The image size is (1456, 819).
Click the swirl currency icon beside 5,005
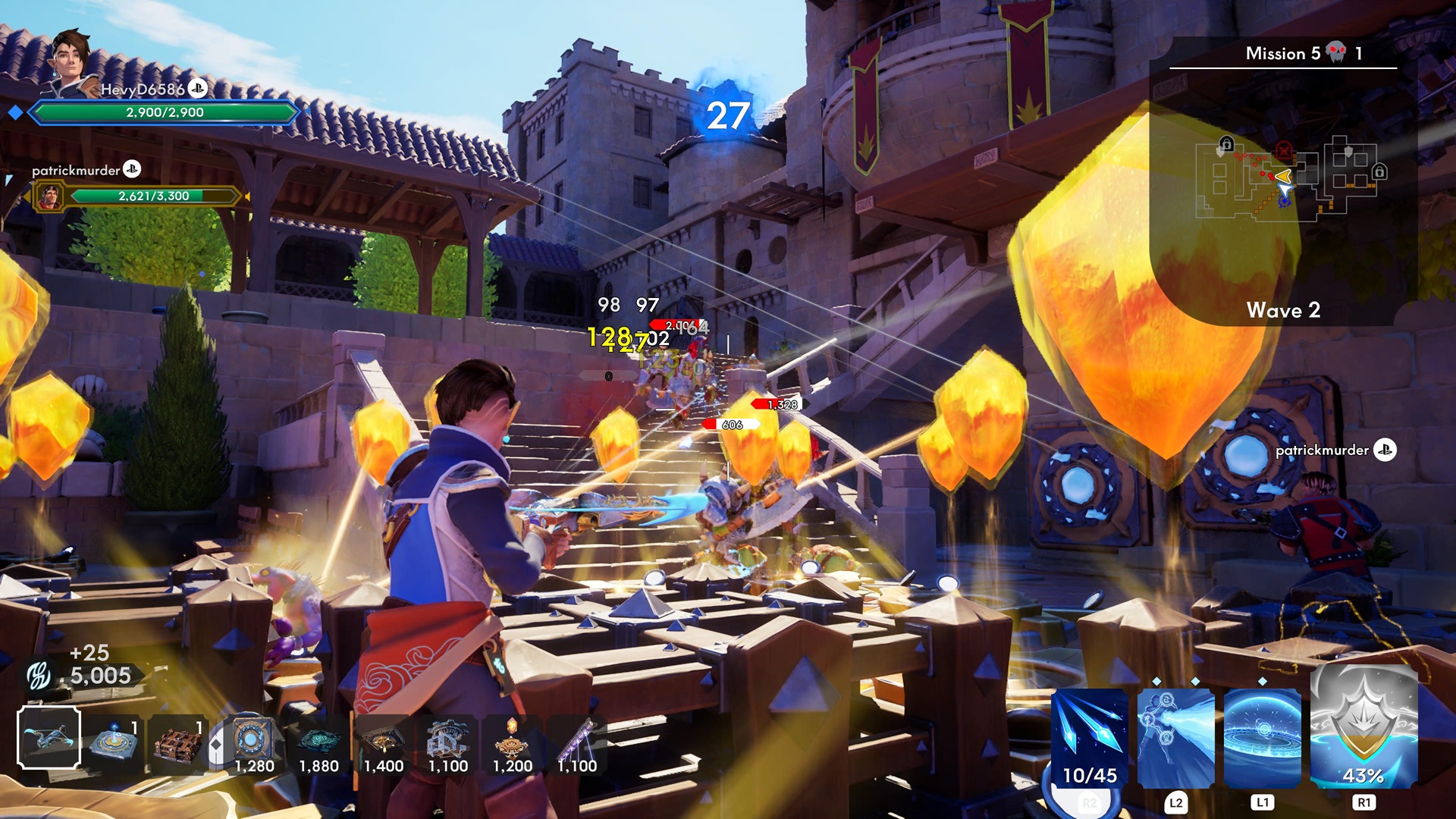click(x=38, y=675)
